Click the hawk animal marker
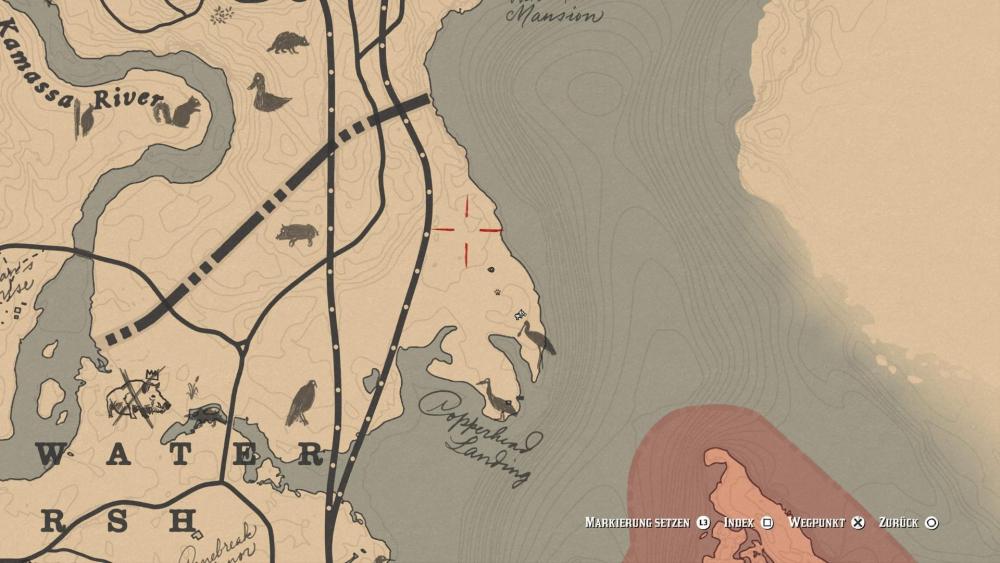The width and height of the screenshot is (1000, 563). coord(302,402)
